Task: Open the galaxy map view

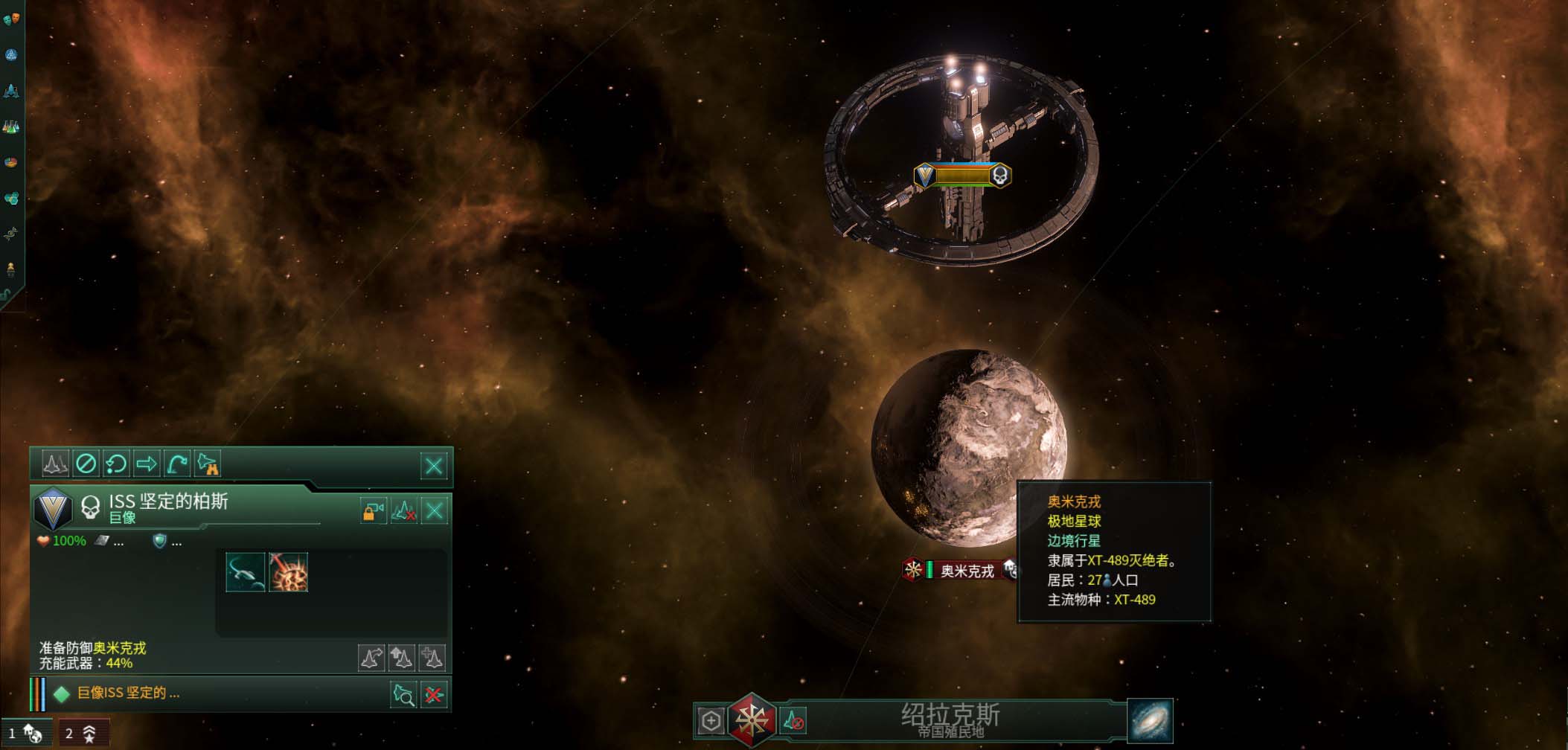Action: [1150, 720]
